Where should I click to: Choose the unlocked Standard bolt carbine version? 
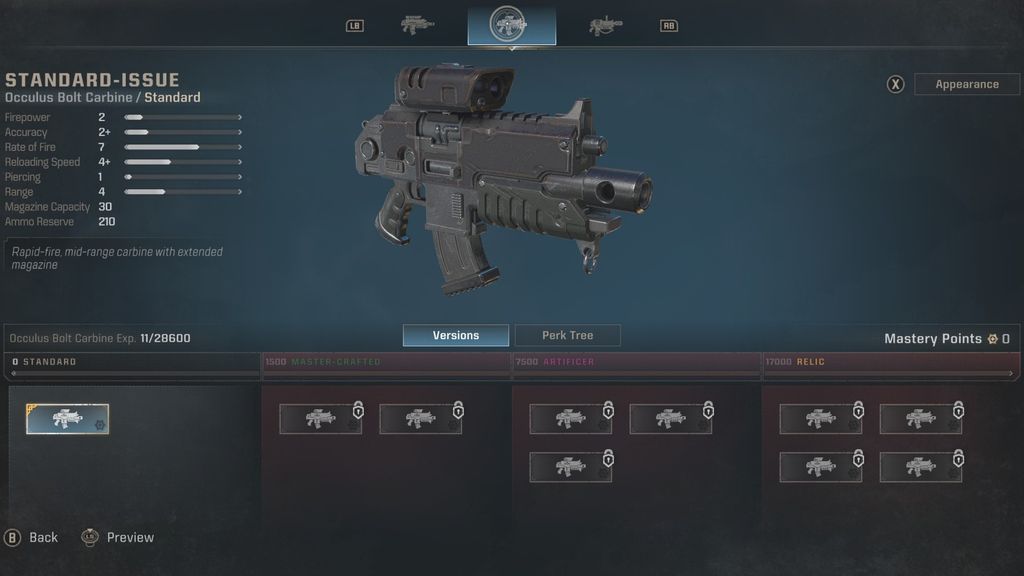(x=68, y=419)
